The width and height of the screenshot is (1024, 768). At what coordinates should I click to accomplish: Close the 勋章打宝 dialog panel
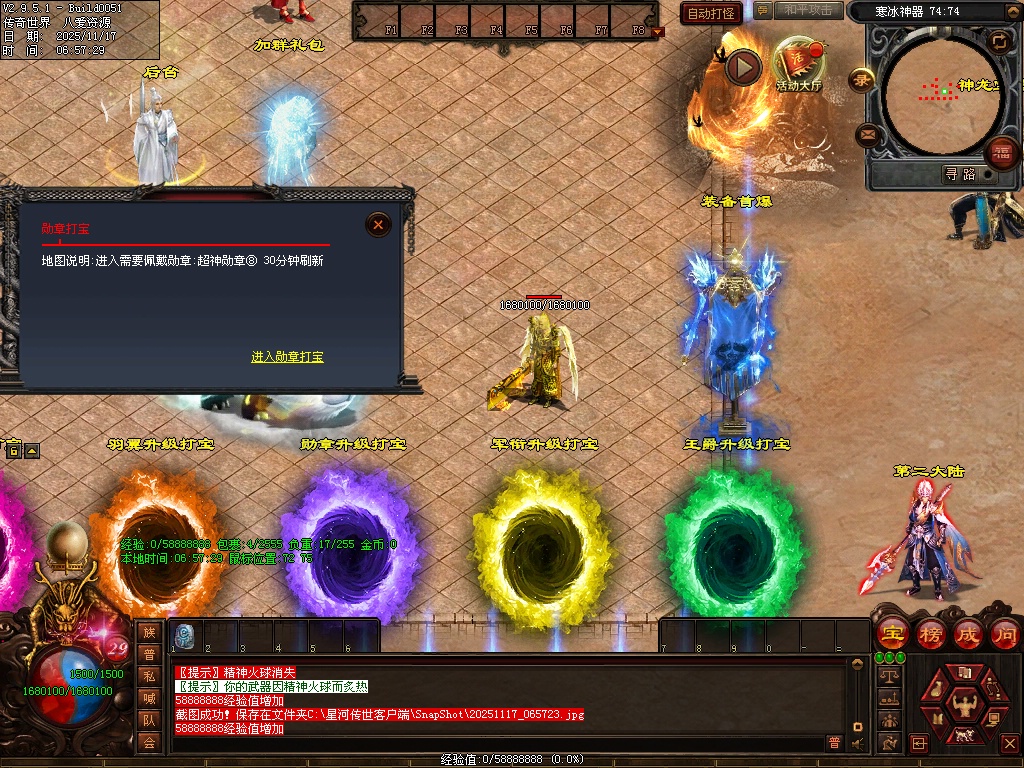[x=378, y=225]
